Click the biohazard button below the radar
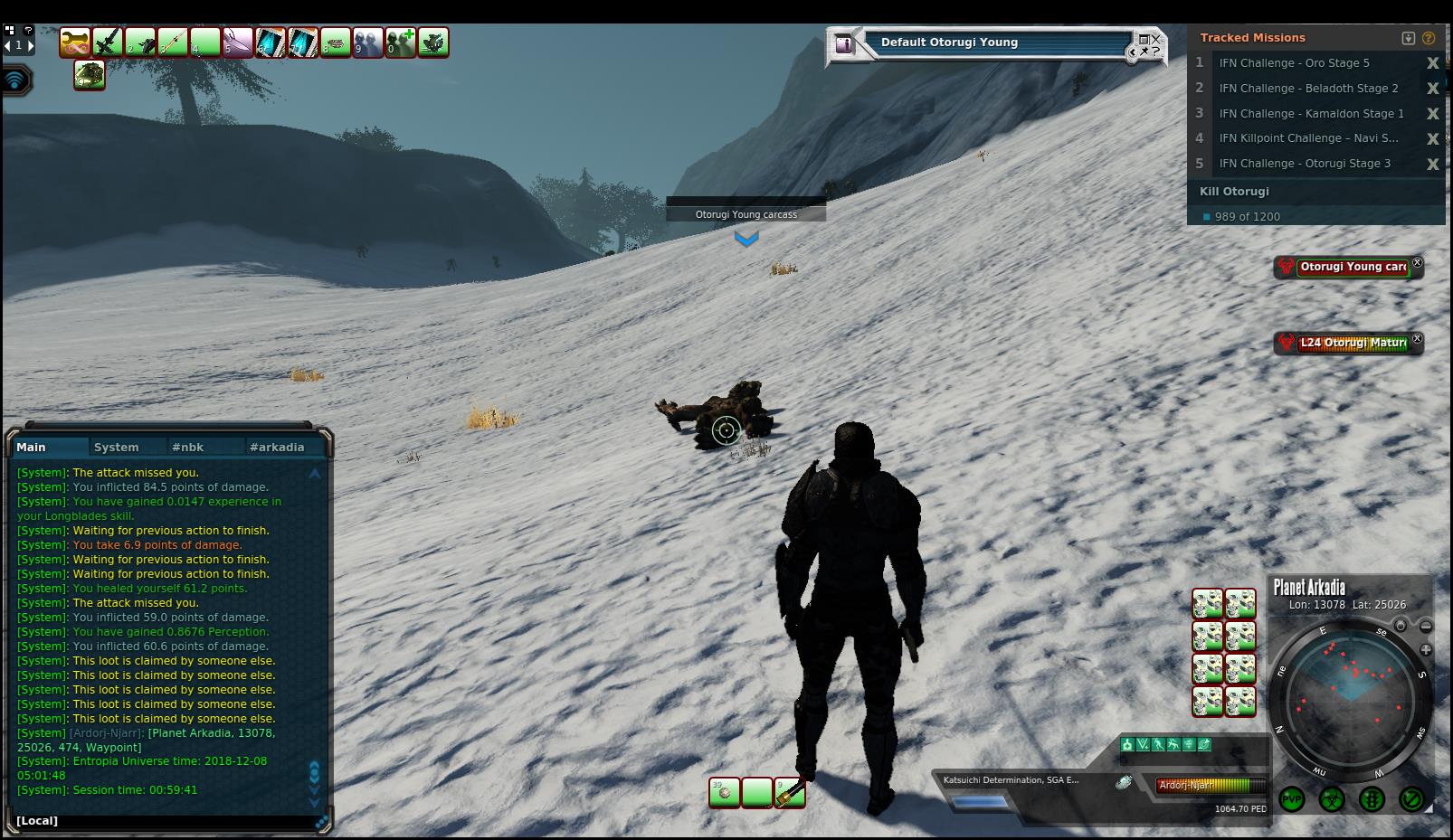 pyautogui.click(x=1332, y=799)
